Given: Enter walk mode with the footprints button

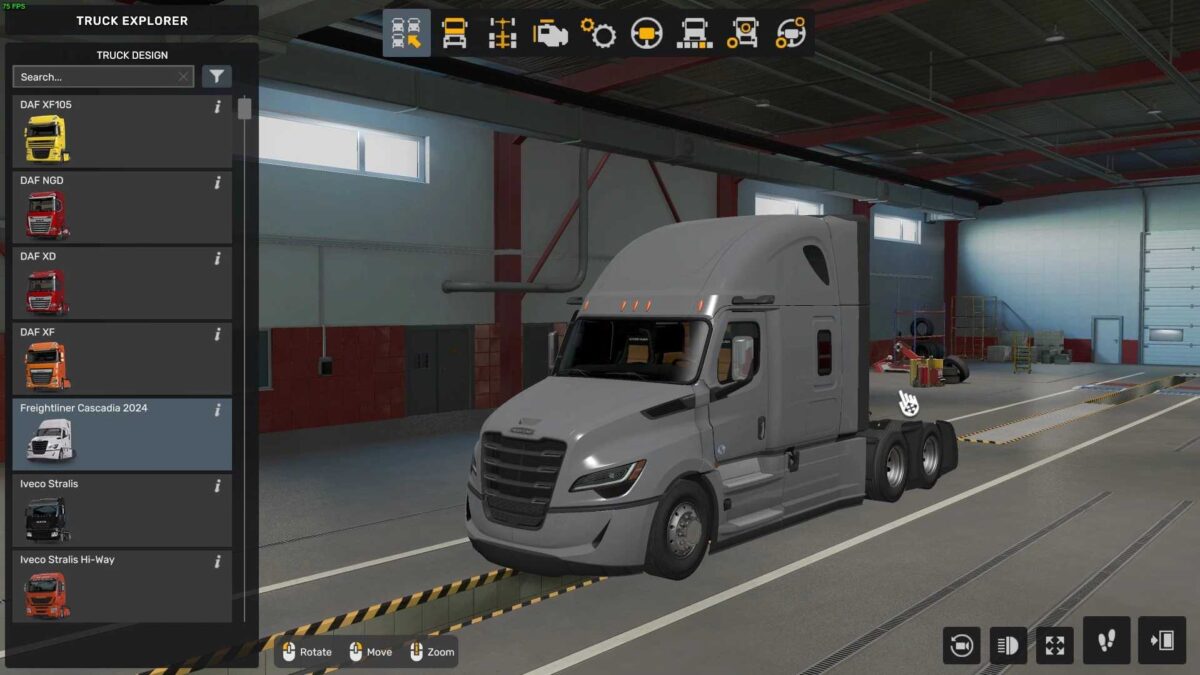Looking at the screenshot, I should (1107, 641).
